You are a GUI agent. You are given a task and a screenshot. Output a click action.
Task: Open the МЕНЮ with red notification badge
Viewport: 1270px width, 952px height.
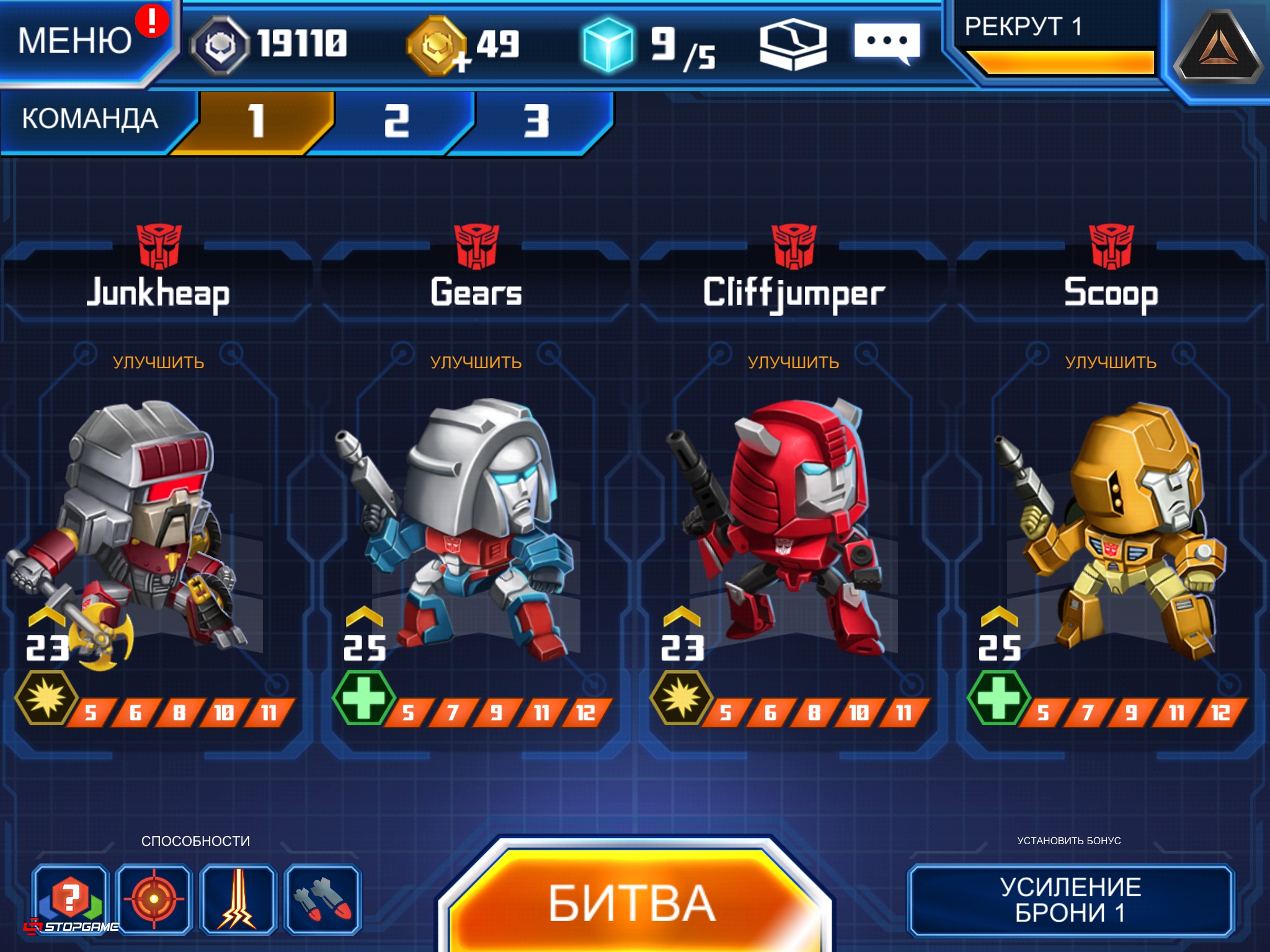pyautogui.click(x=73, y=40)
